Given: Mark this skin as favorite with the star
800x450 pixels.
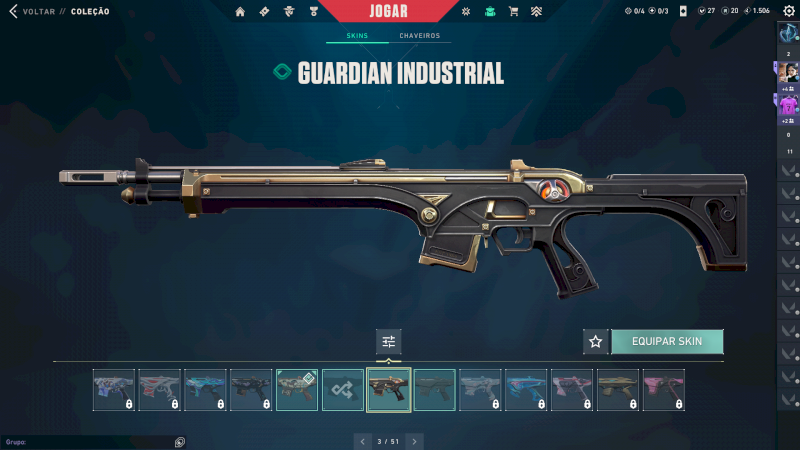Looking at the screenshot, I should (x=596, y=342).
